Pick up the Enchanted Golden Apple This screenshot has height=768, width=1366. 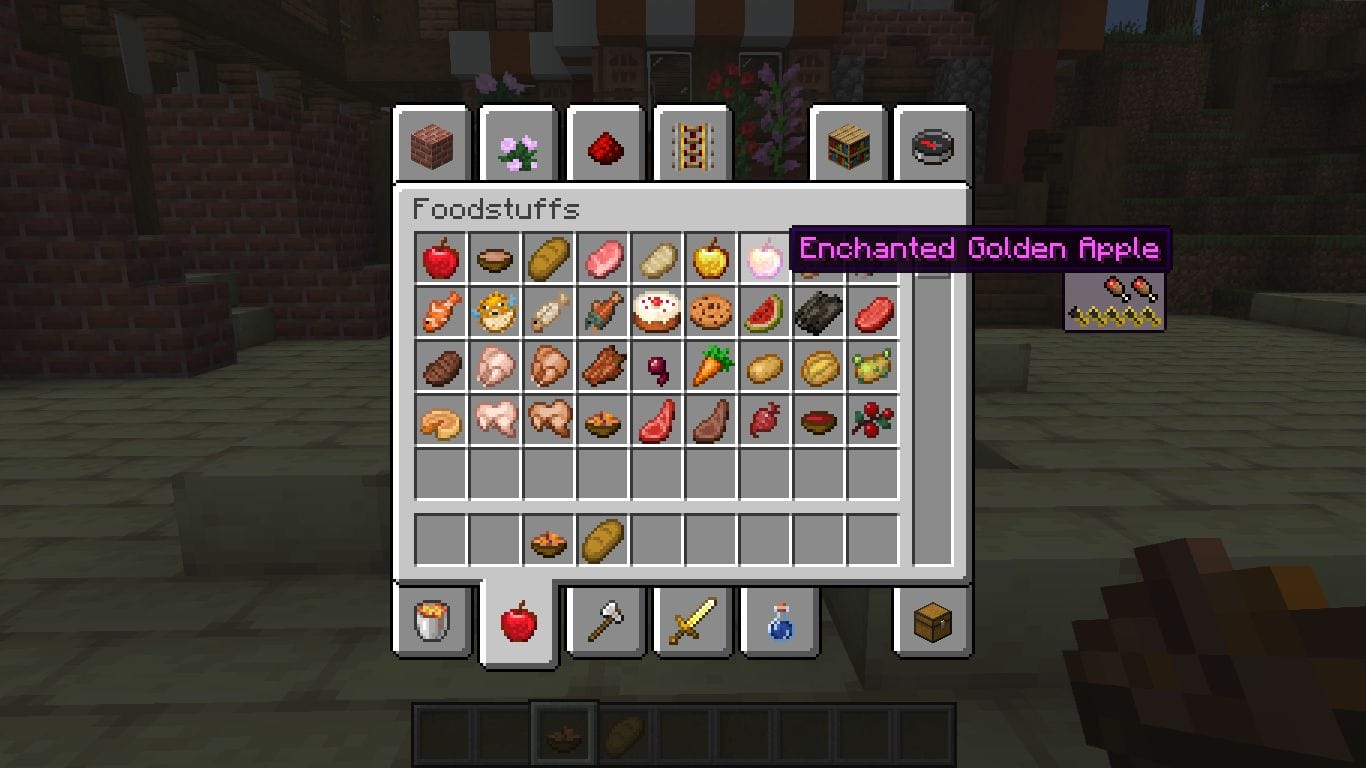tap(767, 258)
